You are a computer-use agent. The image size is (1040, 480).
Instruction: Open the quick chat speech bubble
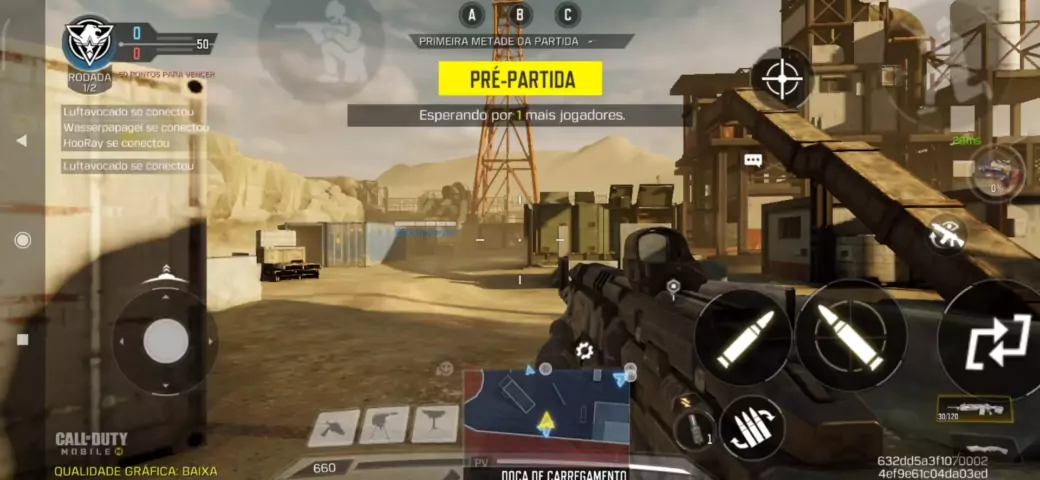point(753,160)
